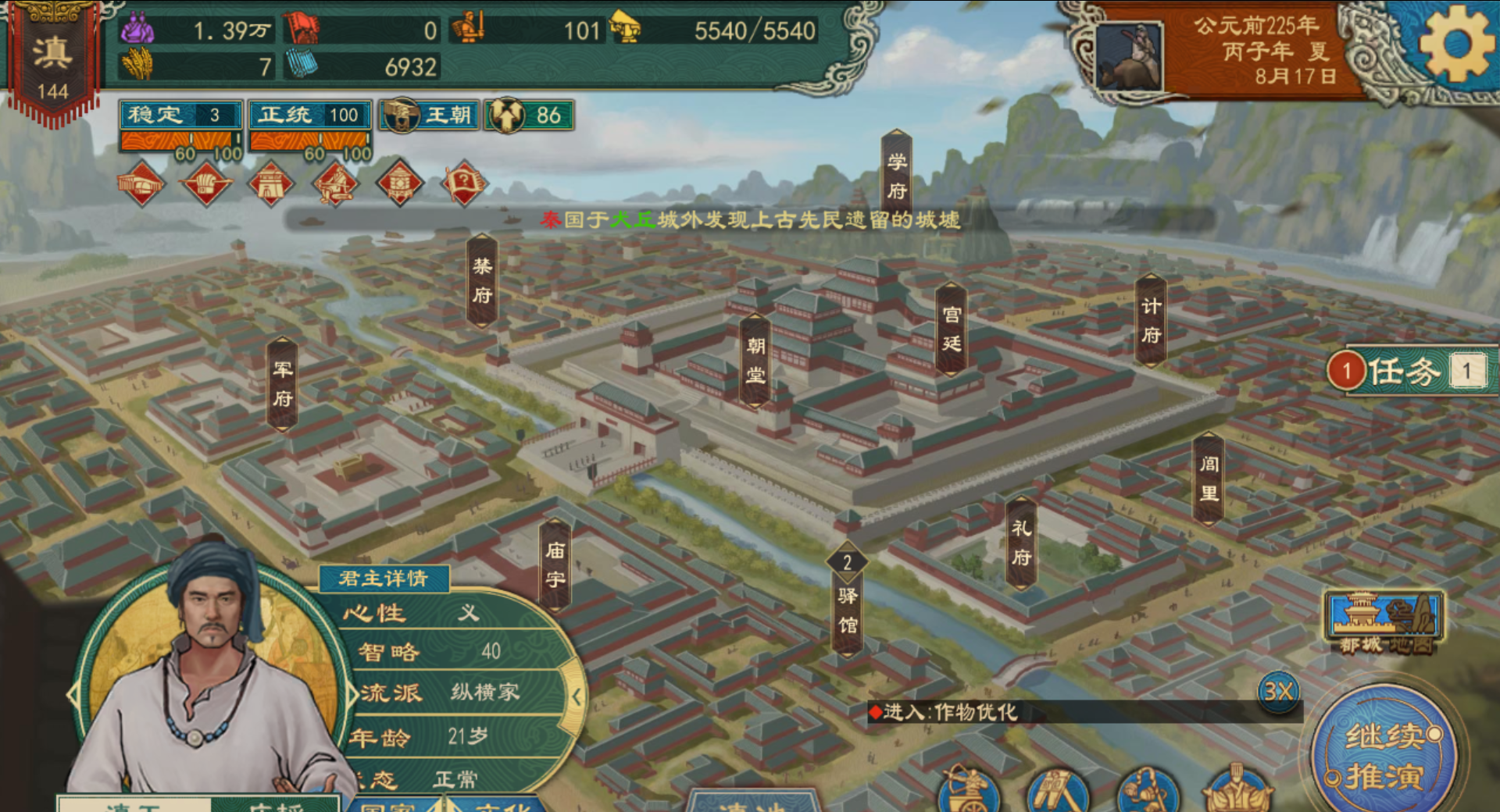Enter the 学府 academy building
The width and height of the screenshot is (1500, 812).
click(896, 176)
